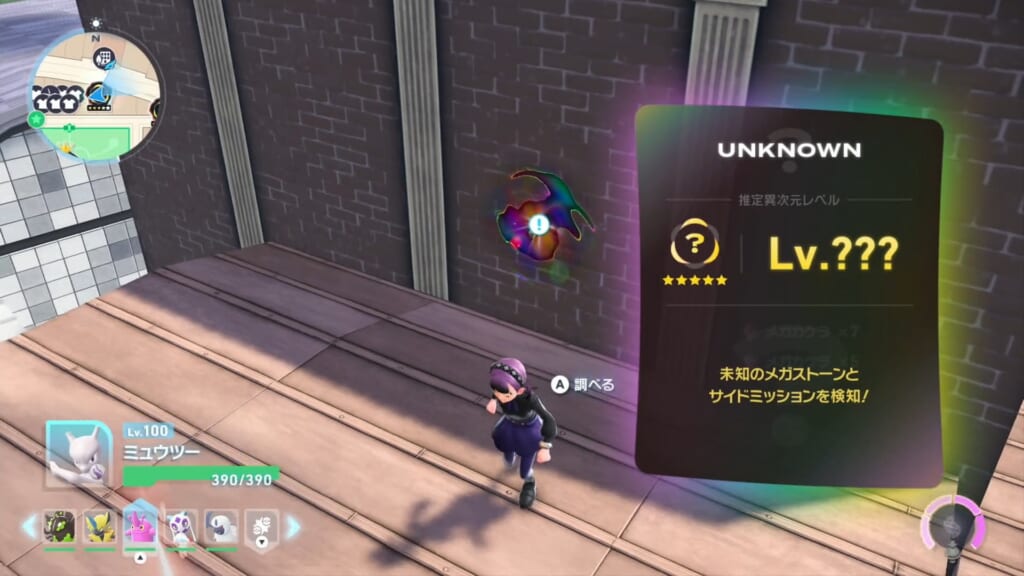Cycle party right with the arrow
1024x576 pixels.
tap(294, 526)
